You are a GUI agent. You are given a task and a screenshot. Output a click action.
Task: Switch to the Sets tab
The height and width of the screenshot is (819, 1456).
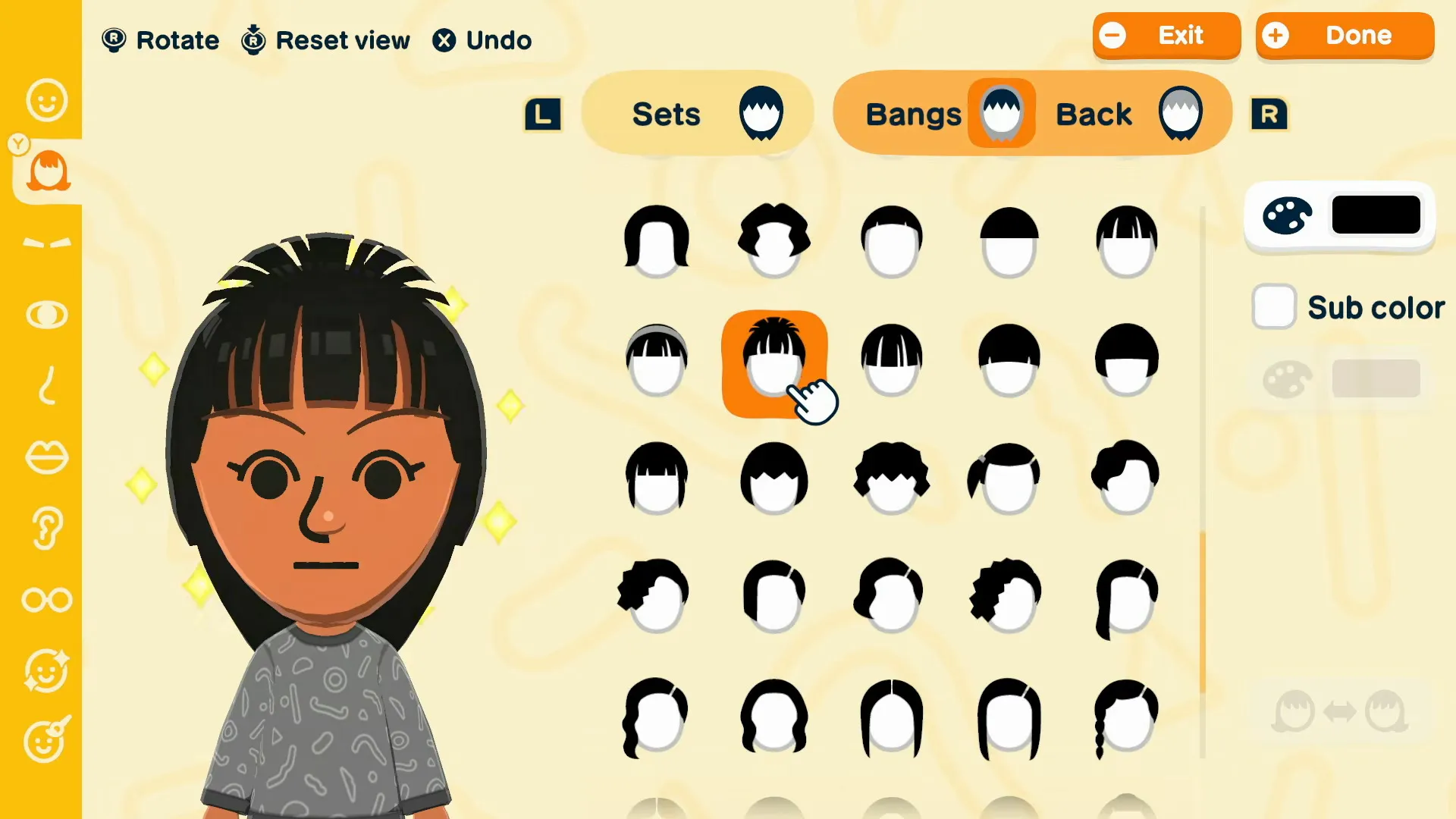[696, 112]
